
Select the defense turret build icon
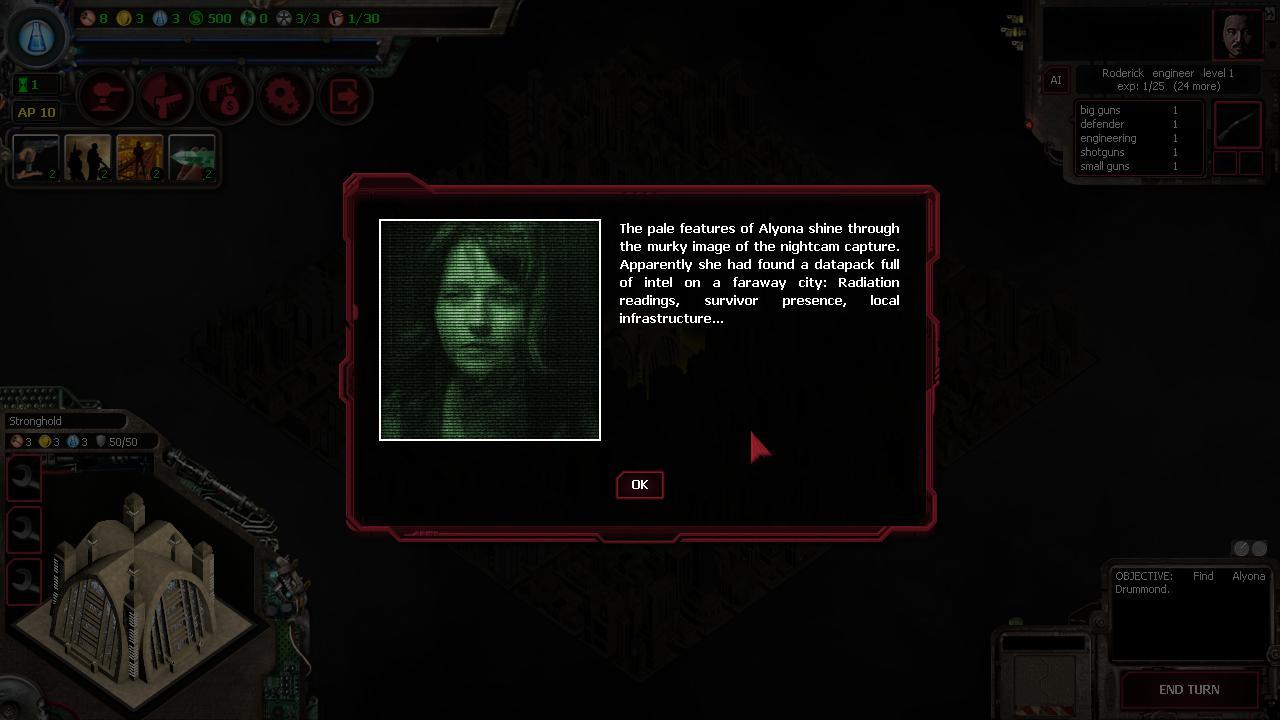point(105,96)
